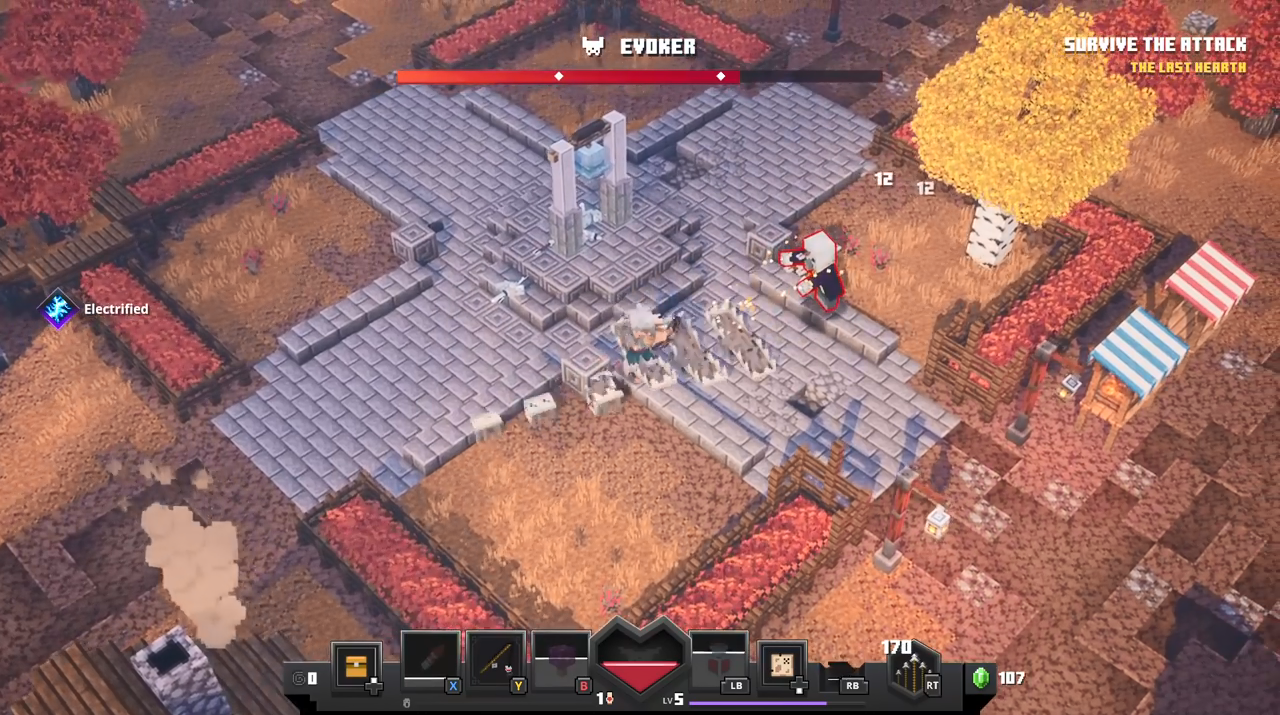The height and width of the screenshot is (715, 1280).
Task: Select the first artifact slot on the hotbar
Action: point(430,660)
